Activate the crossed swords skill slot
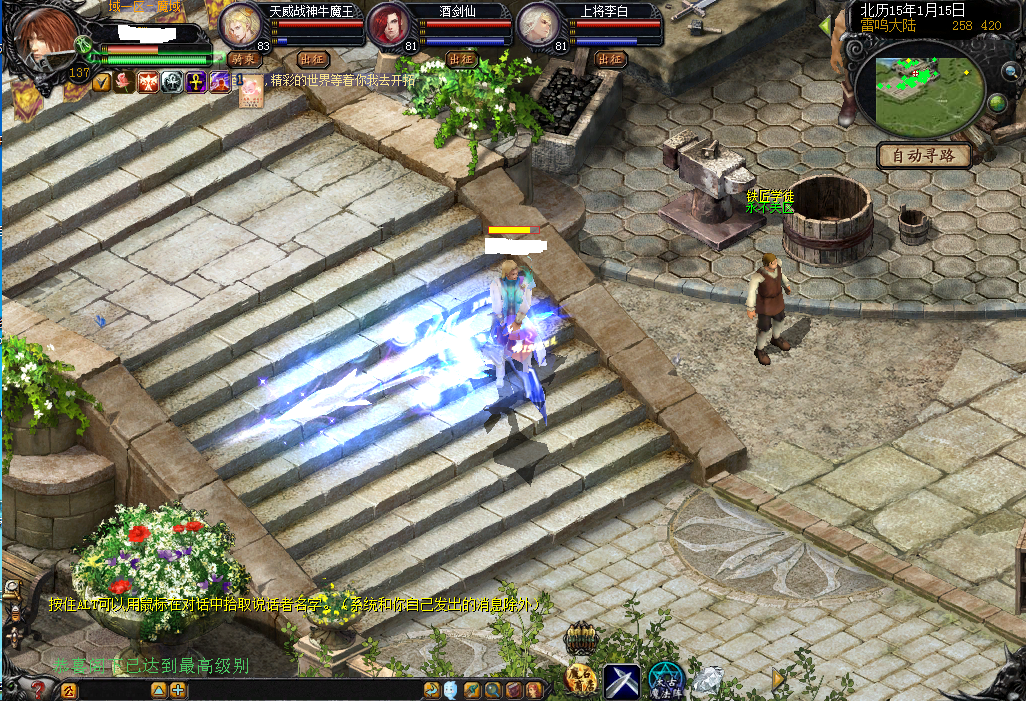This screenshot has height=701, width=1026. (x=621, y=681)
